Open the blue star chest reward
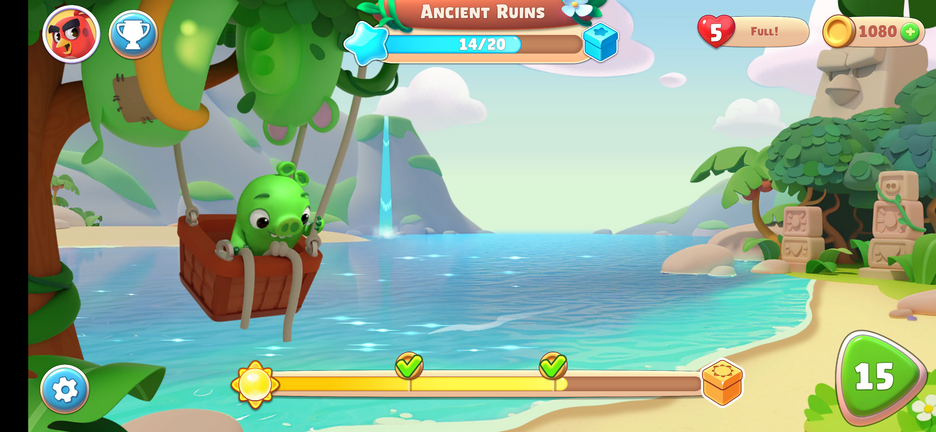Viewport: 936px width, 432px height. tap(601, 42)
